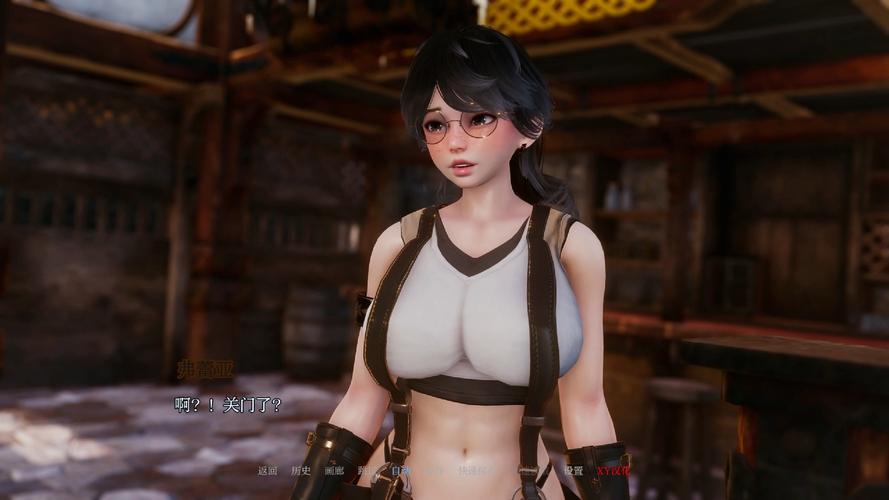Click the red XY汉化 label
This screenshot has height=500, width=889.
613,471
